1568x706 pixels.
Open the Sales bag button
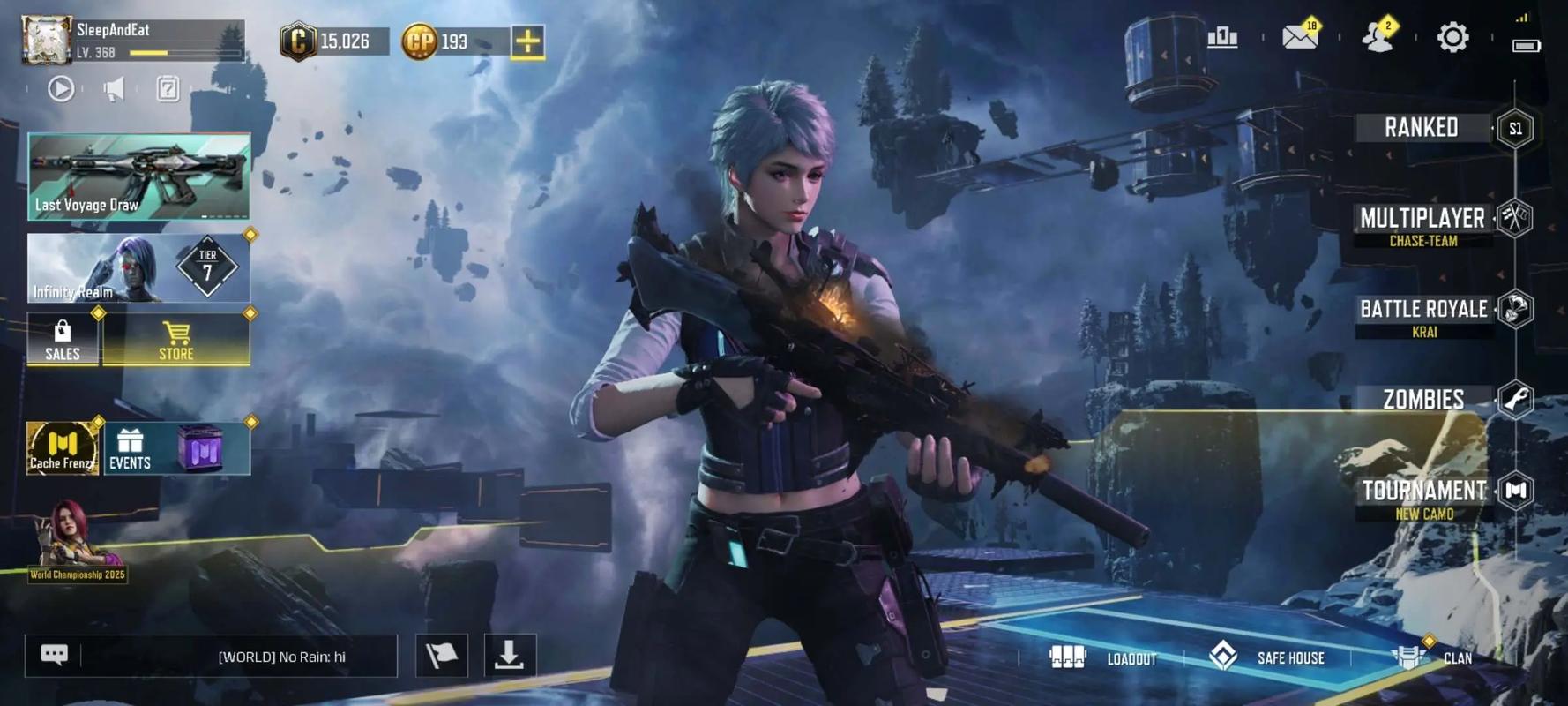click(63, 339)
